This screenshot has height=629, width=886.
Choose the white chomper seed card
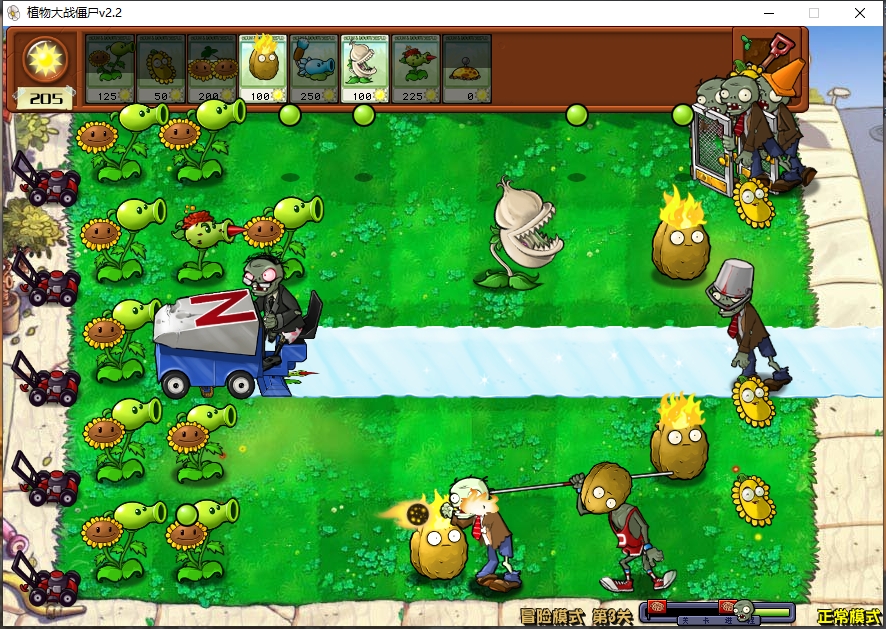point(365,68)
